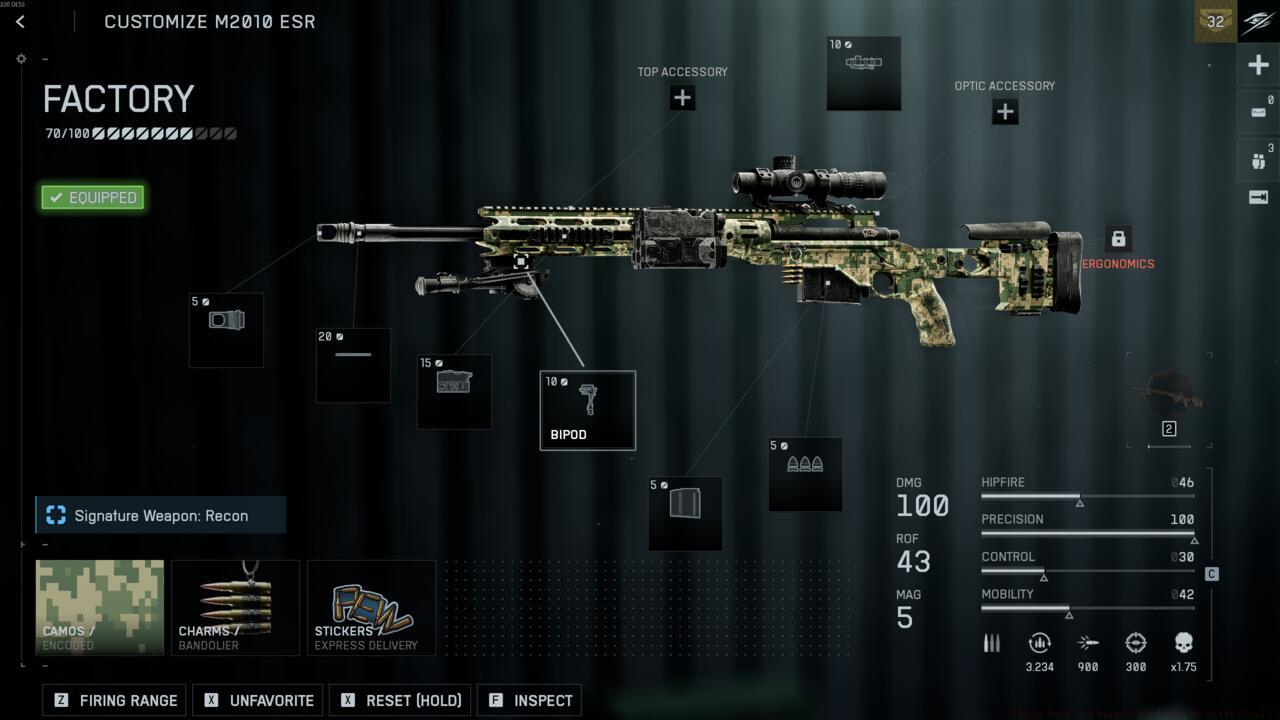Screen dimensions: 1280x720
Task: Click the locked Ergonomics slot
Action: coord(1118,239)
